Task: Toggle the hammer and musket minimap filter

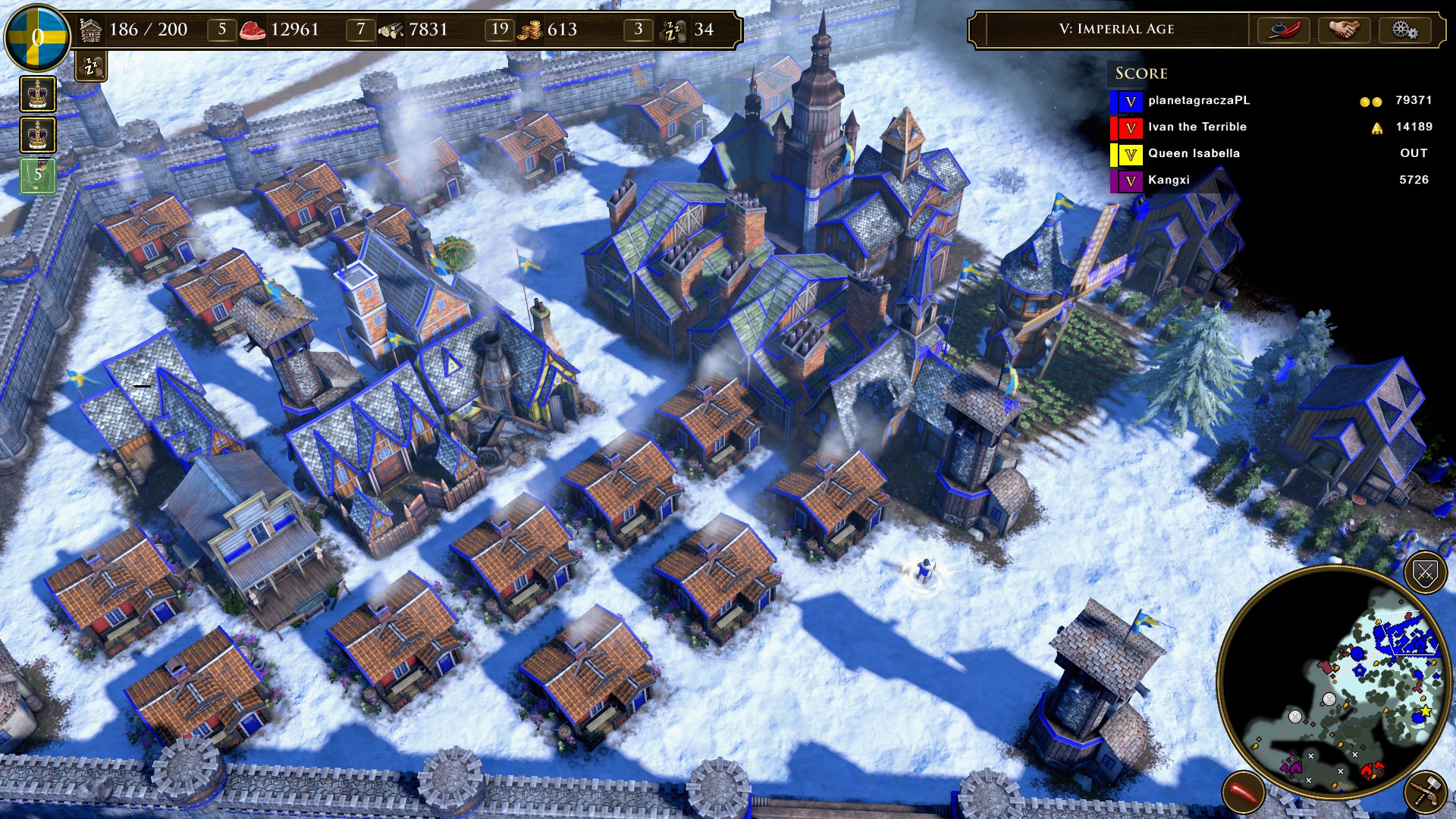Action: click(1426, 792)
